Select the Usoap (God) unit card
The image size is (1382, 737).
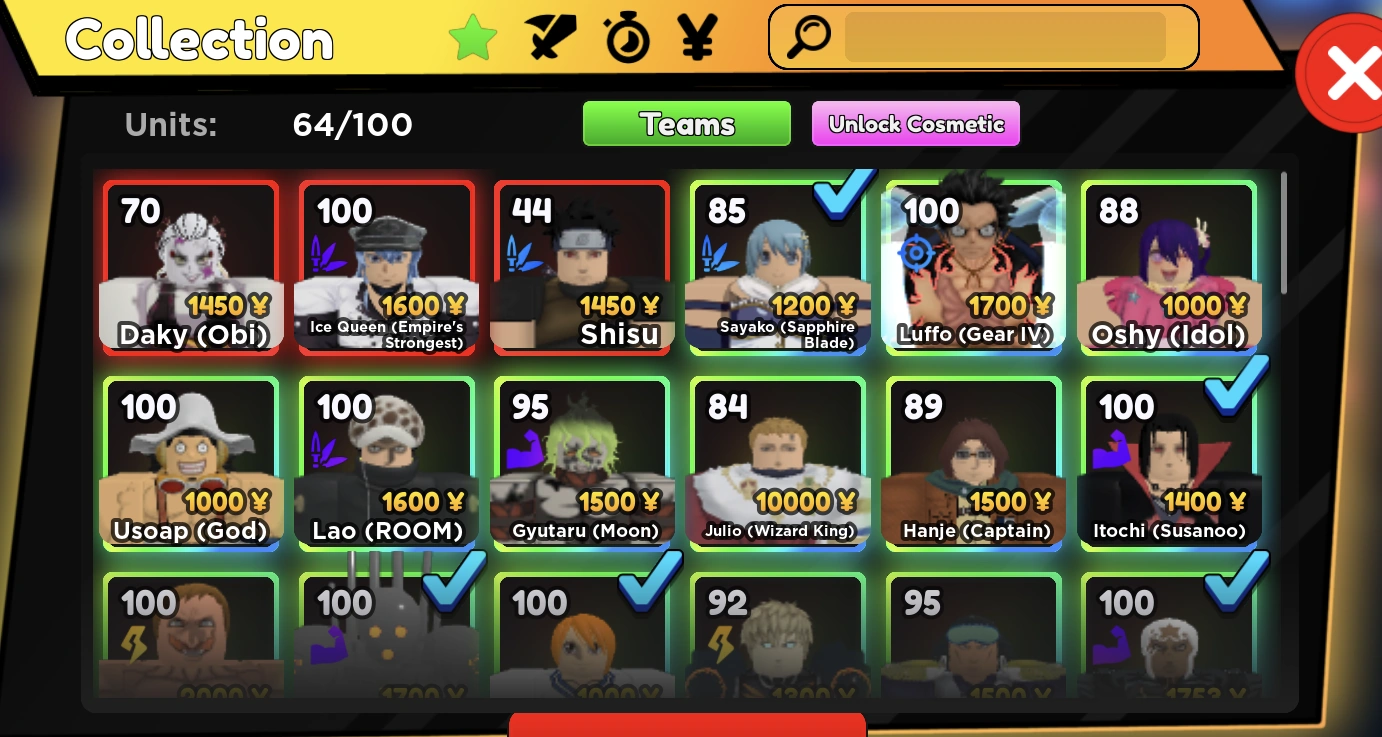(x=190, y=461)
